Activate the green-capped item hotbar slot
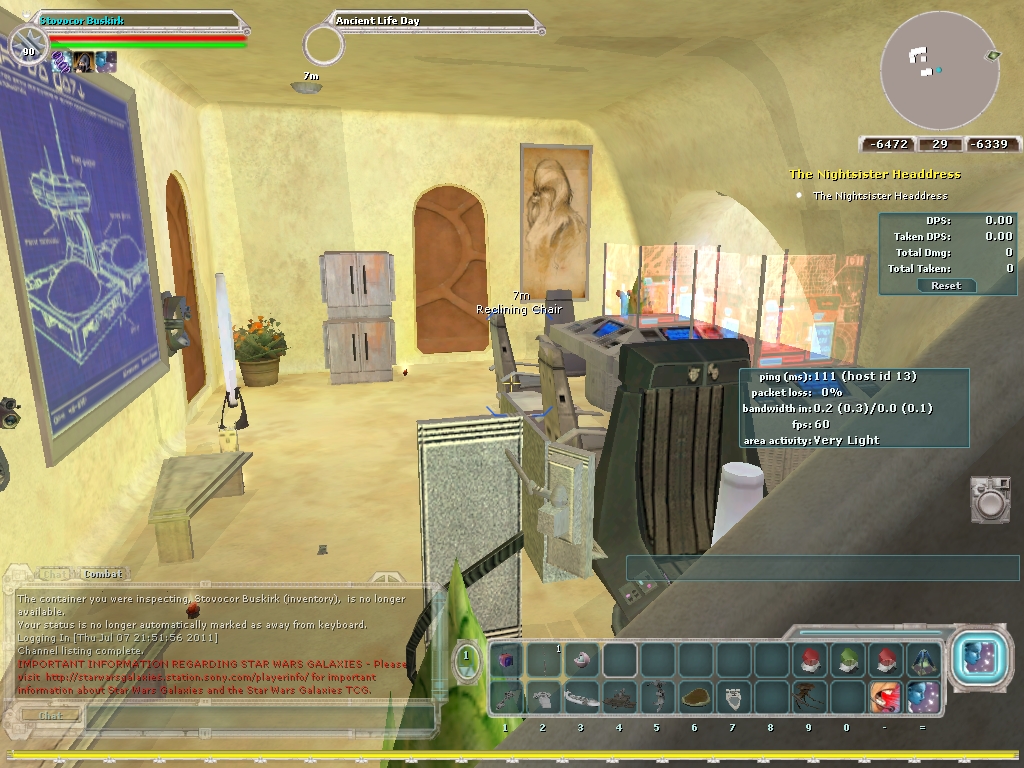Image resolution: width=1024 pixels, height=768 pixels. (x=847, y=660)
